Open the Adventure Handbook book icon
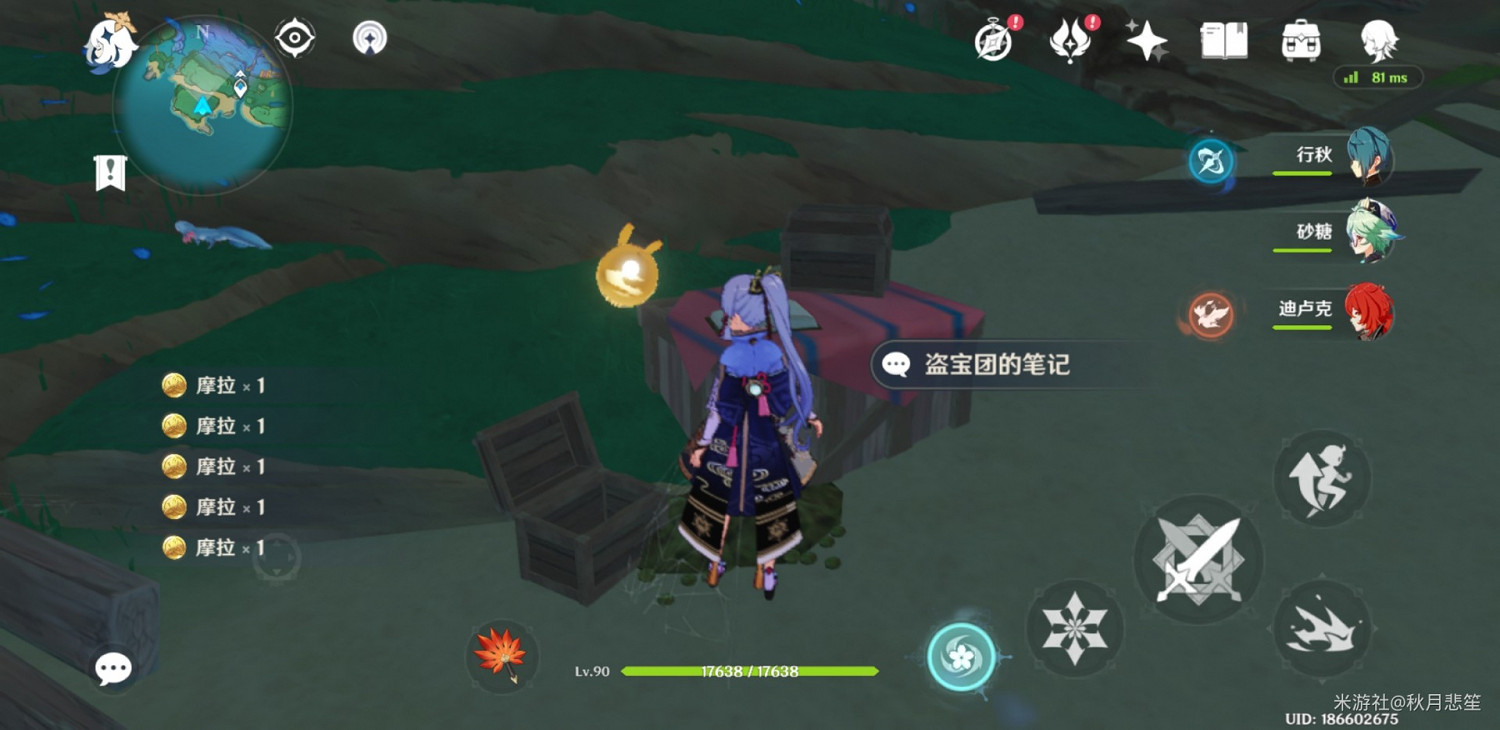This screenshot has width=1500, height=730. pos(1223,40)
